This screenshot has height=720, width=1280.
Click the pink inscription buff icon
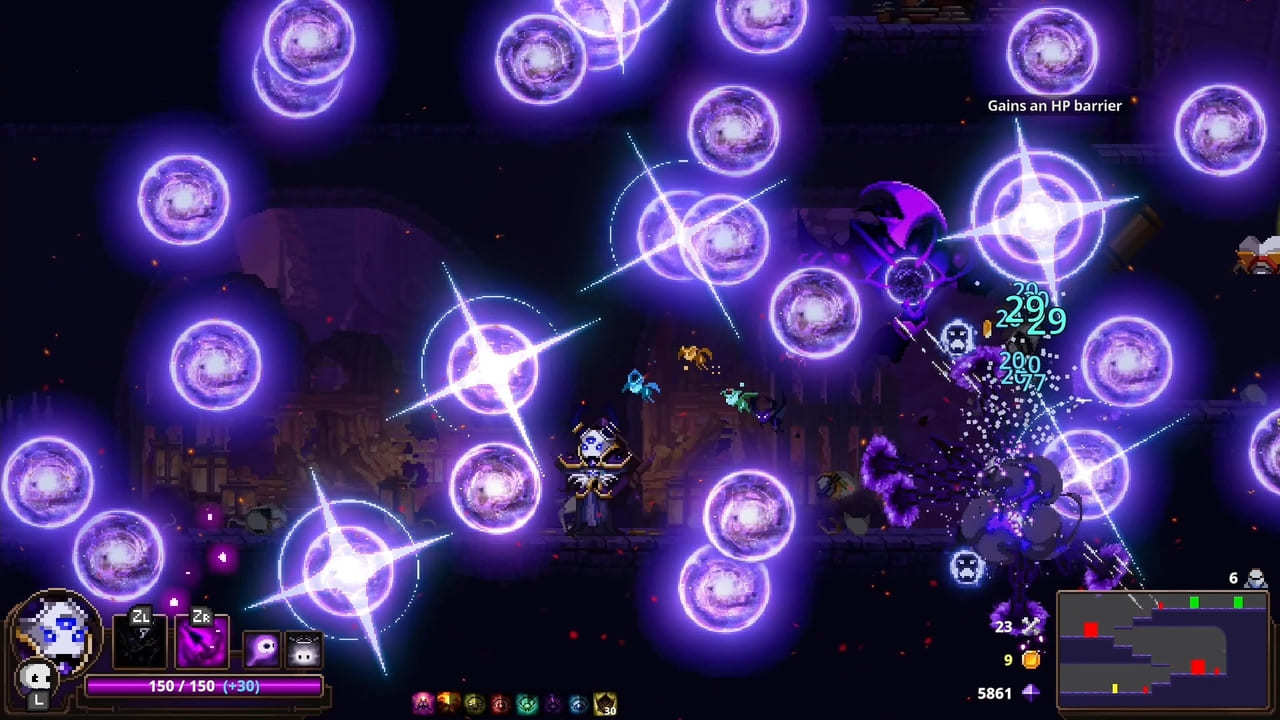pyautogui.click(x=423, y=704)
